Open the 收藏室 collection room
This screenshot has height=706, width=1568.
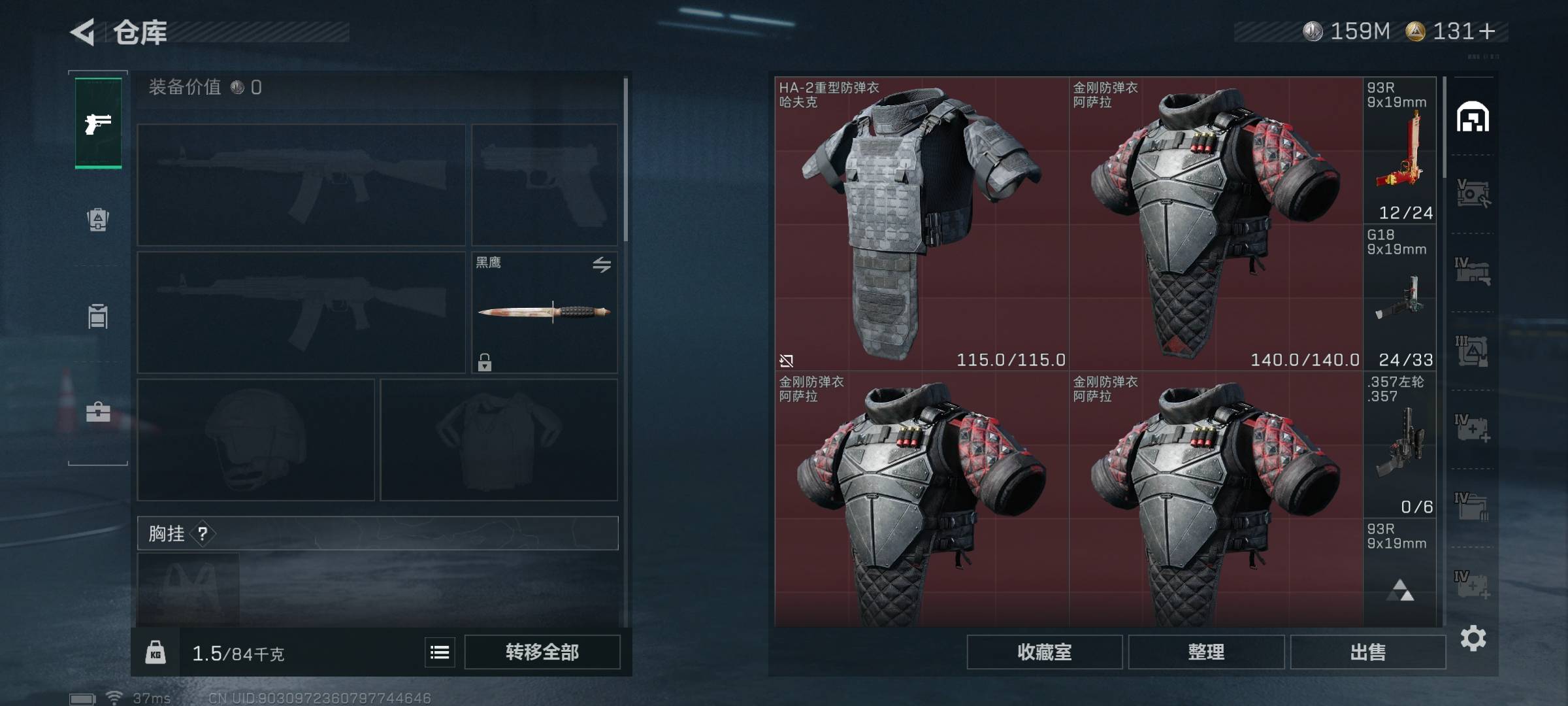pyautogui.click(x=1044, y=652)
